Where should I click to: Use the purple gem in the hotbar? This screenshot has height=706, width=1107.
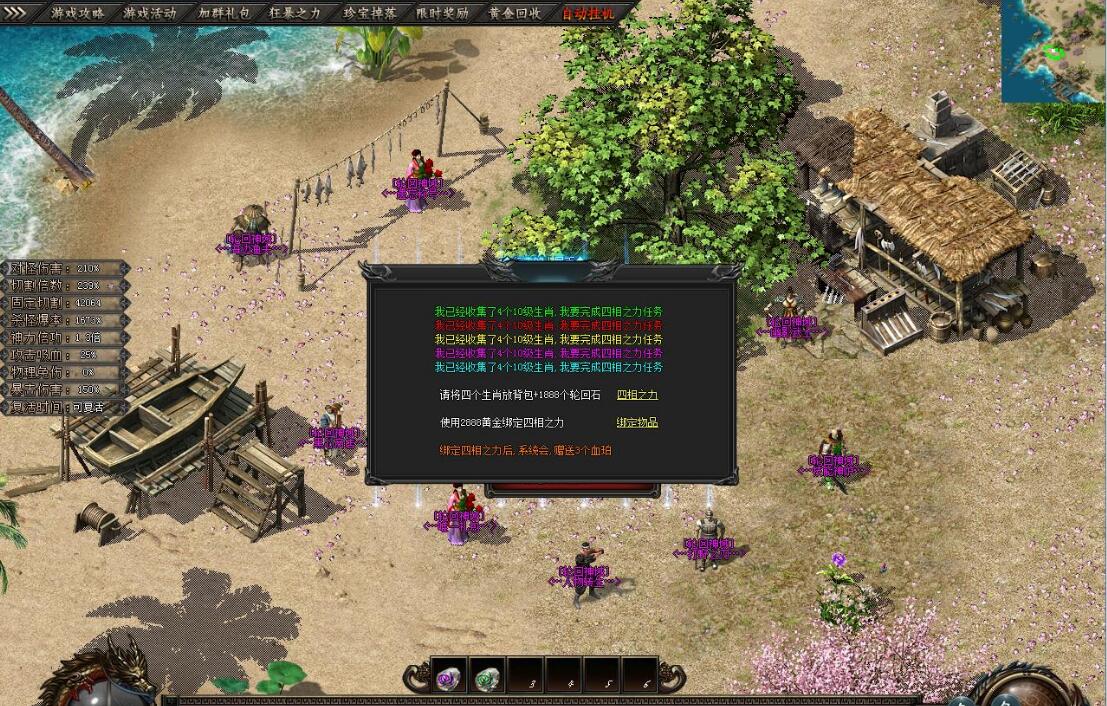tap(448, 679)
